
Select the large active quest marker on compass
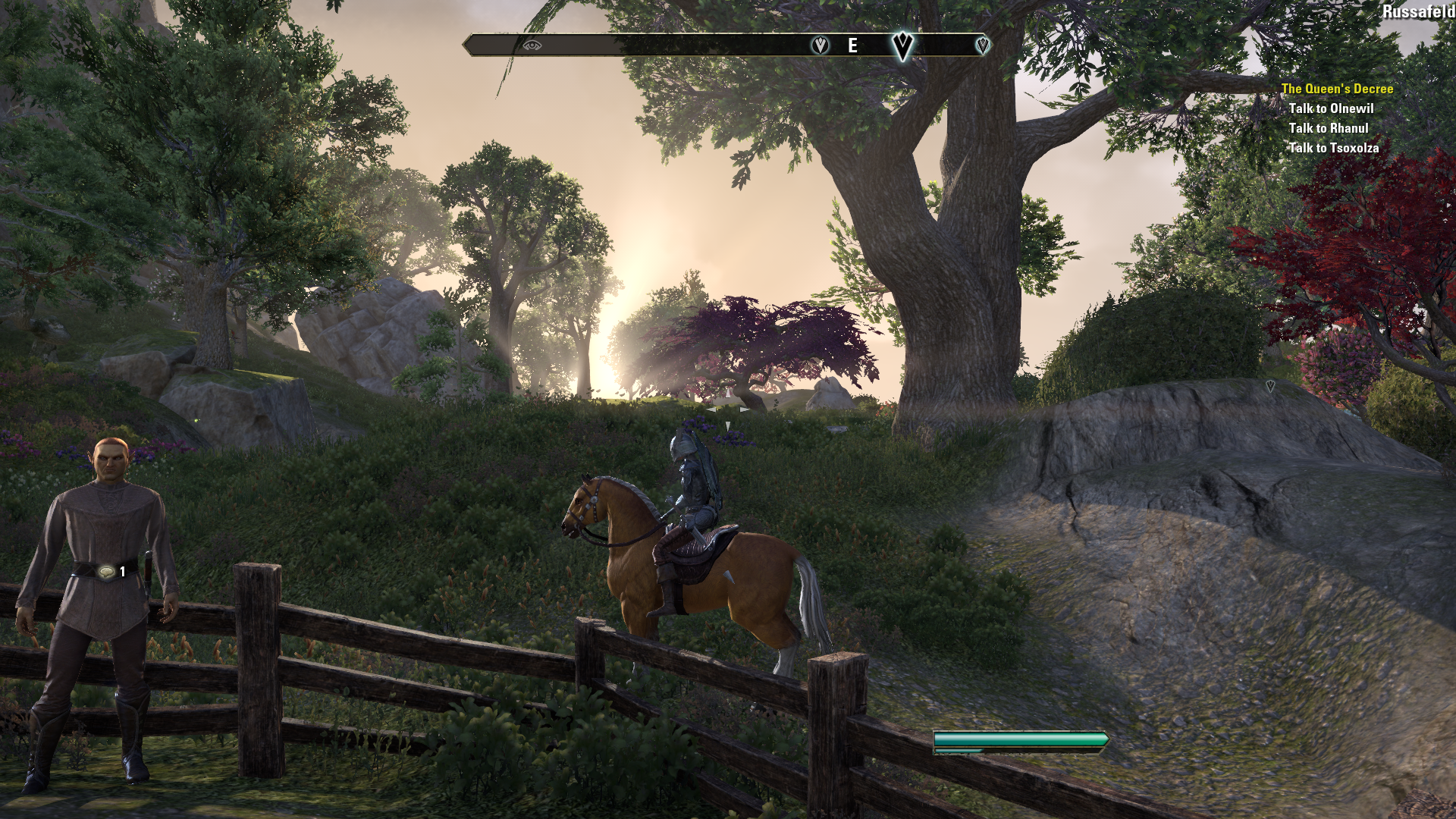pyautogui.click(x=902, y=45)
